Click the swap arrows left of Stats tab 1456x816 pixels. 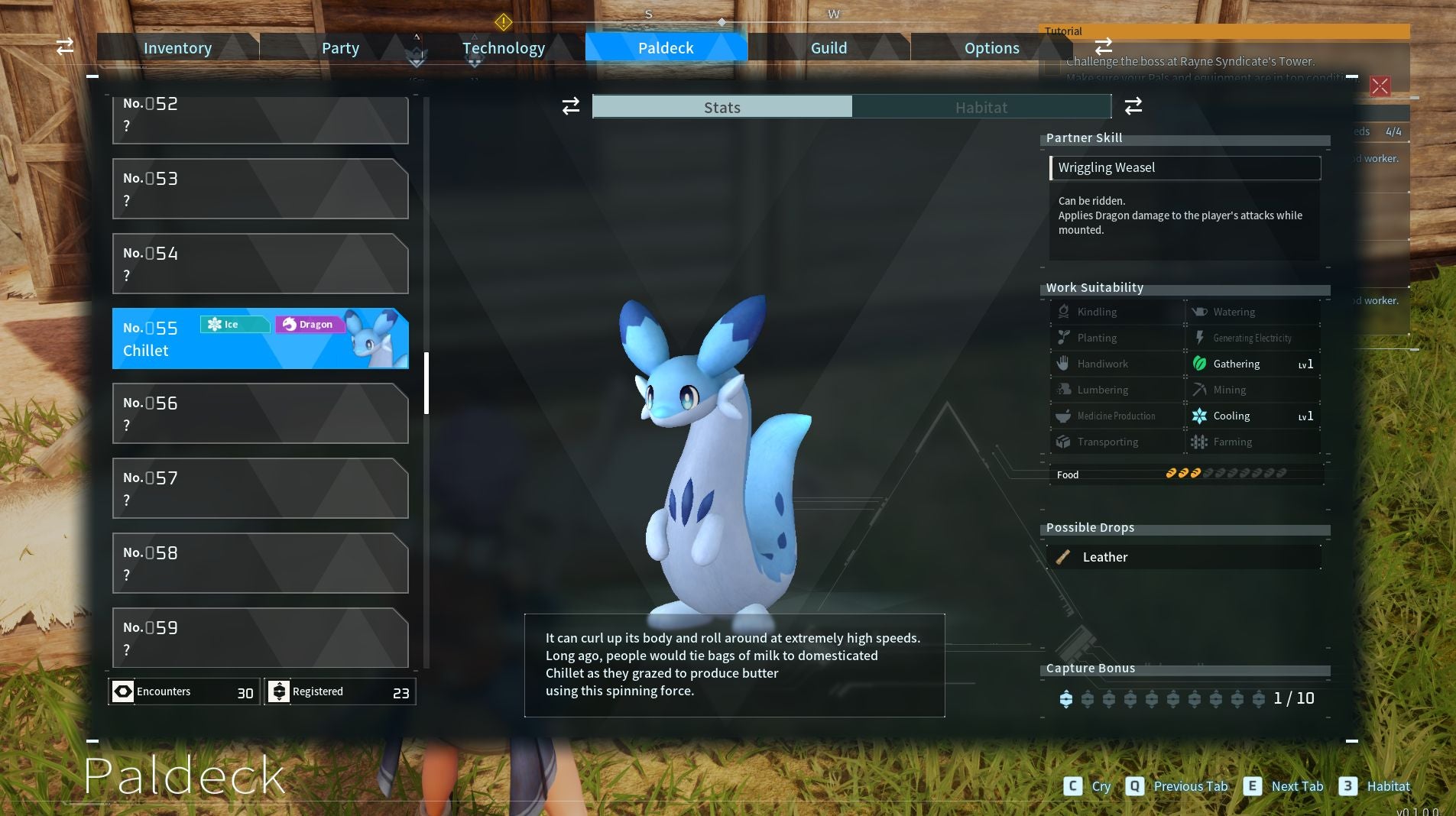point(572,107)
